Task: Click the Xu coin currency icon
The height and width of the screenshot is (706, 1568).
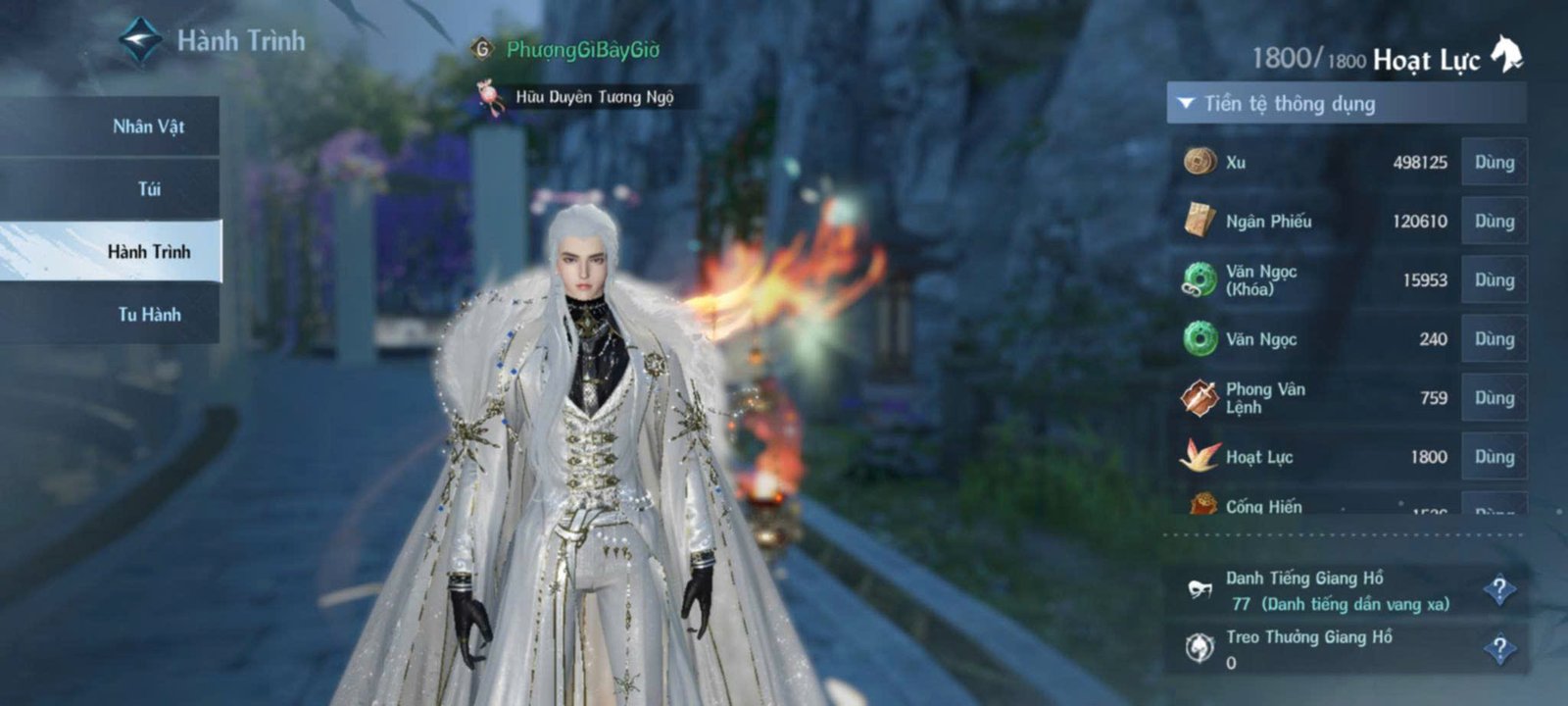Action: (x=1198, y=163)
